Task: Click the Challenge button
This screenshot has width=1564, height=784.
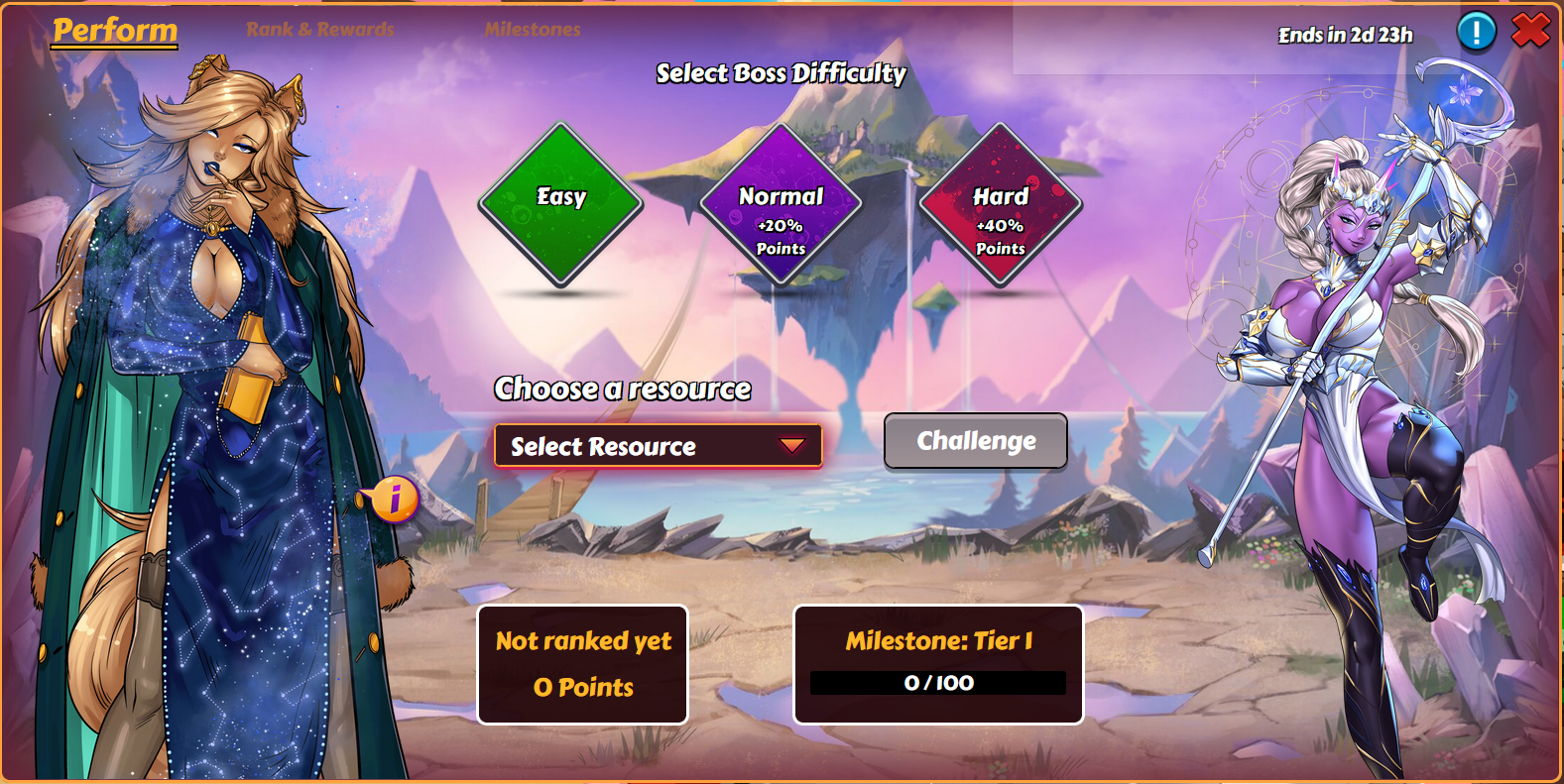Action: [x=976, y=441]
